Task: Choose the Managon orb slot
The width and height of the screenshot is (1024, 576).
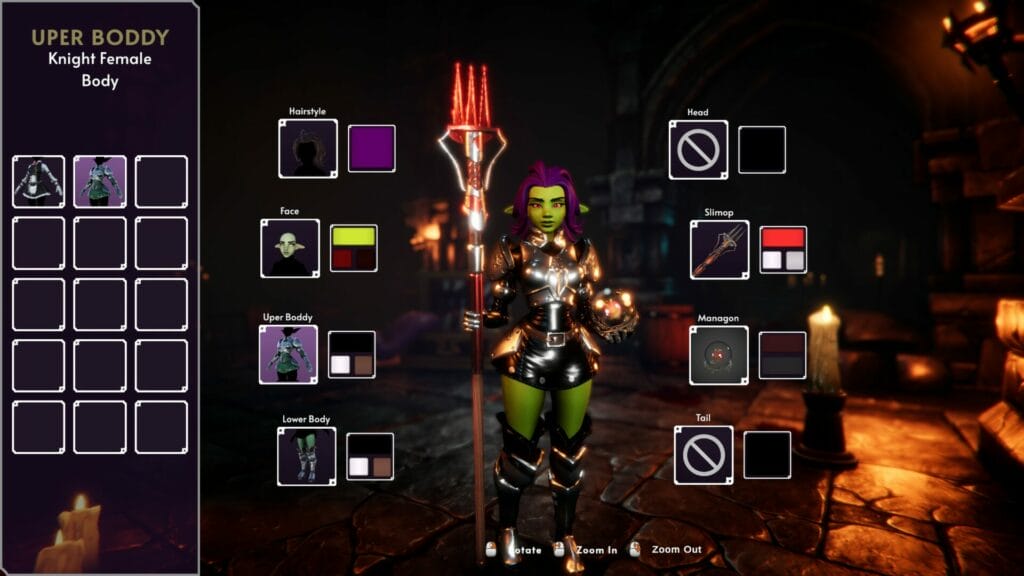Action: pos(719,355)
